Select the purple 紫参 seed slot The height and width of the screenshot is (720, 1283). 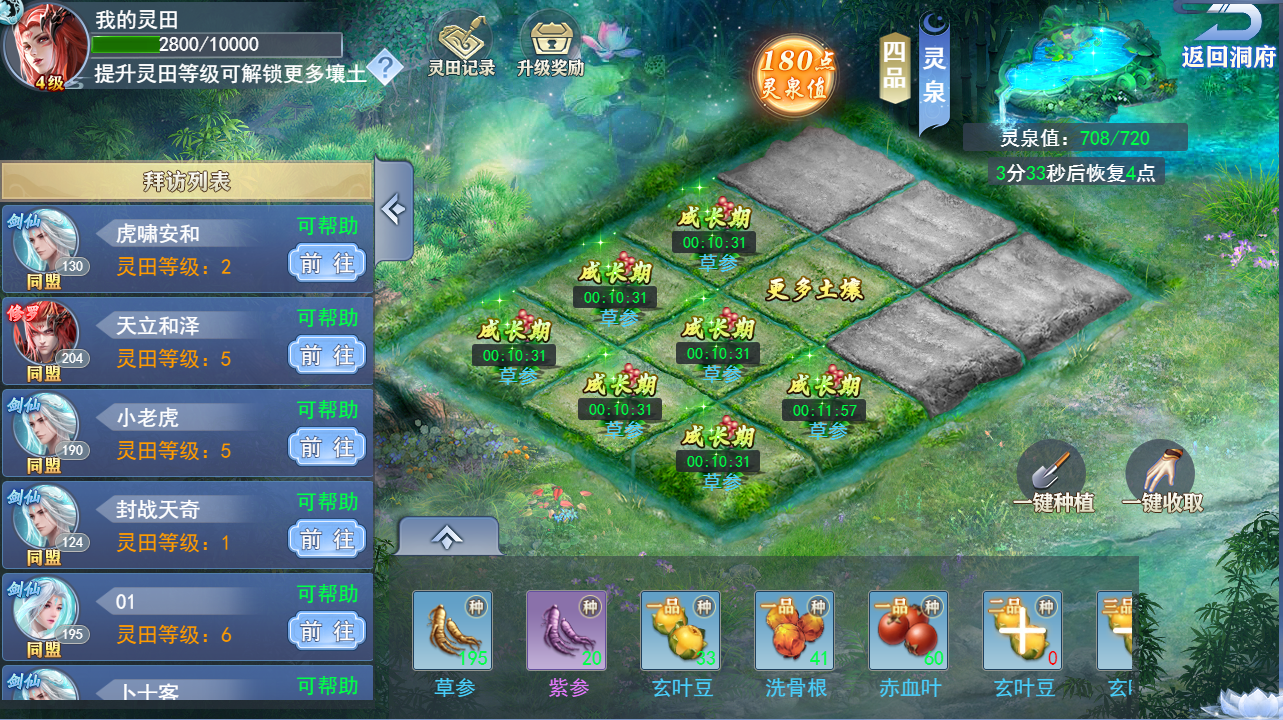566,630
